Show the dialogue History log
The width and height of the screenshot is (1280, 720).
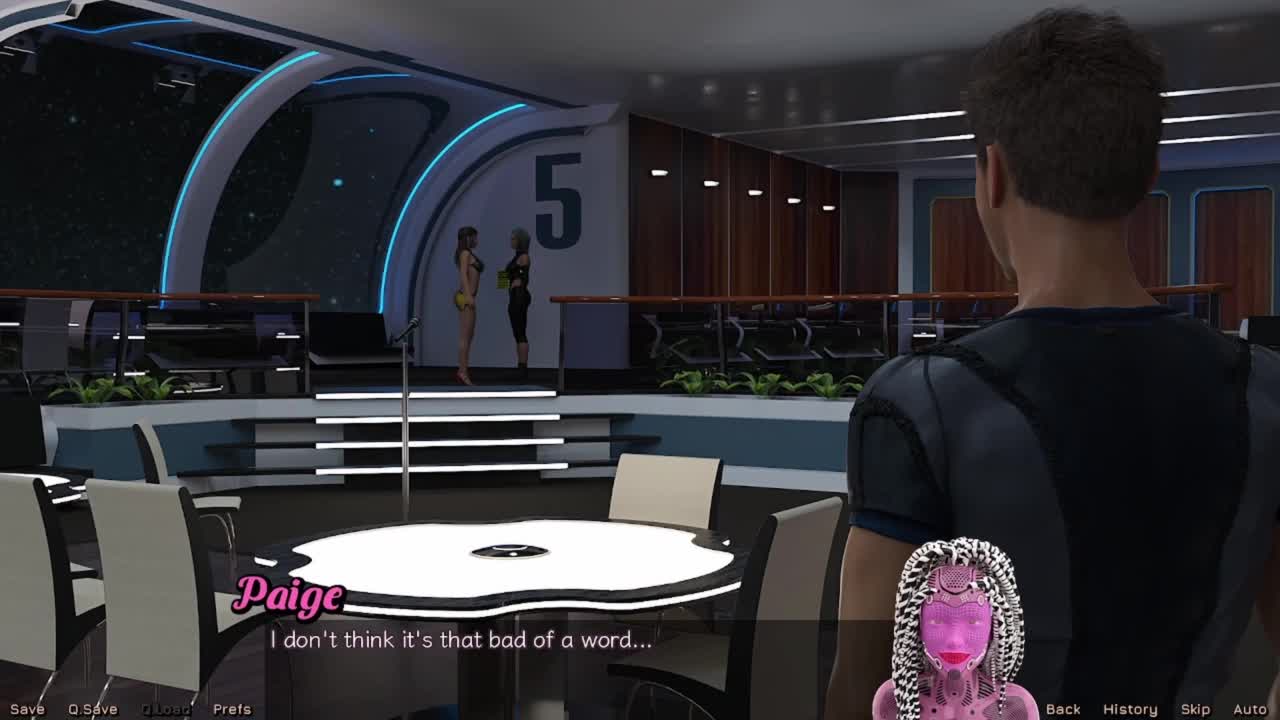tap(1130, 709)
